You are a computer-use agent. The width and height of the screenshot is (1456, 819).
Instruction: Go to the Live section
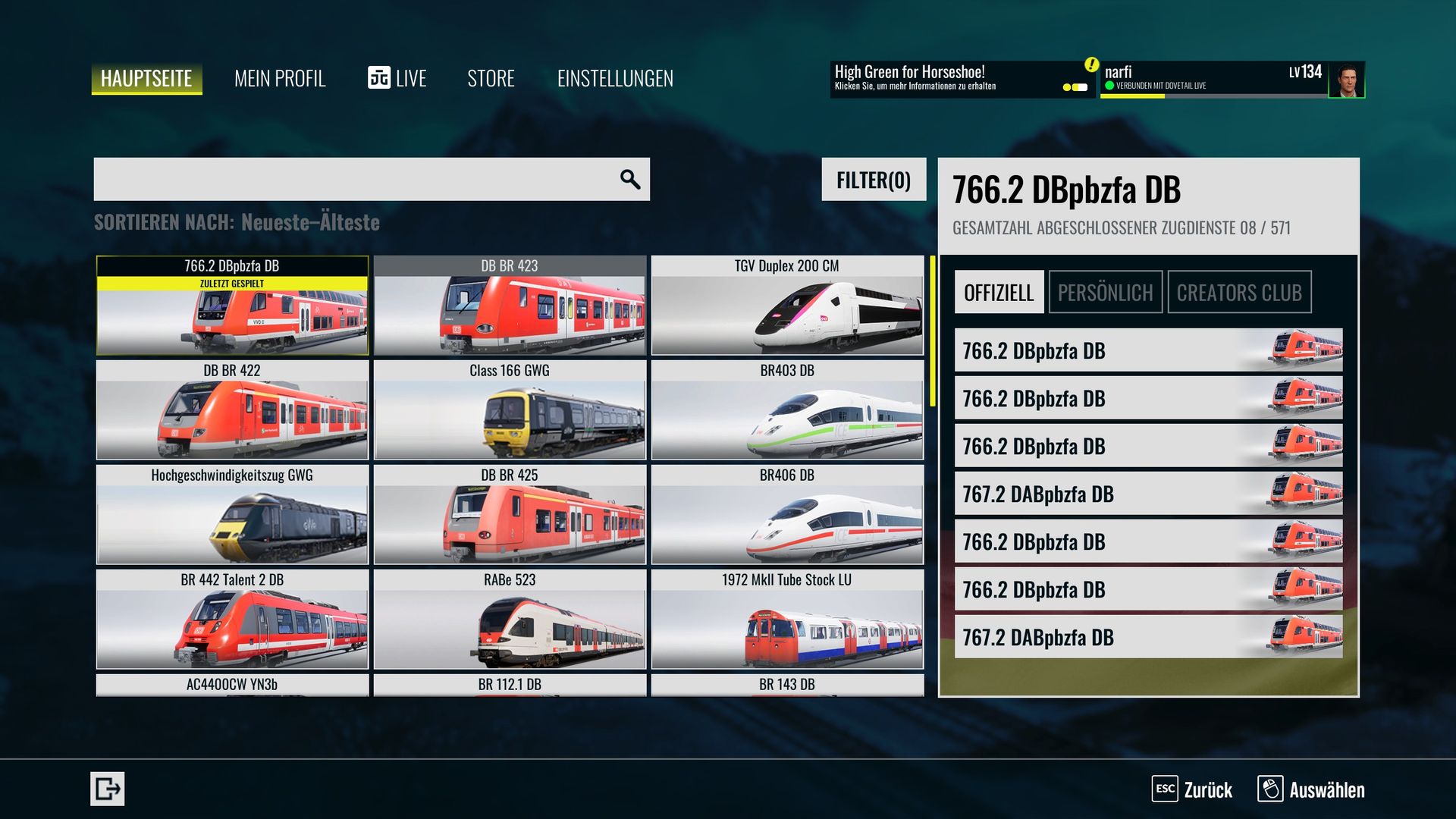397,78
